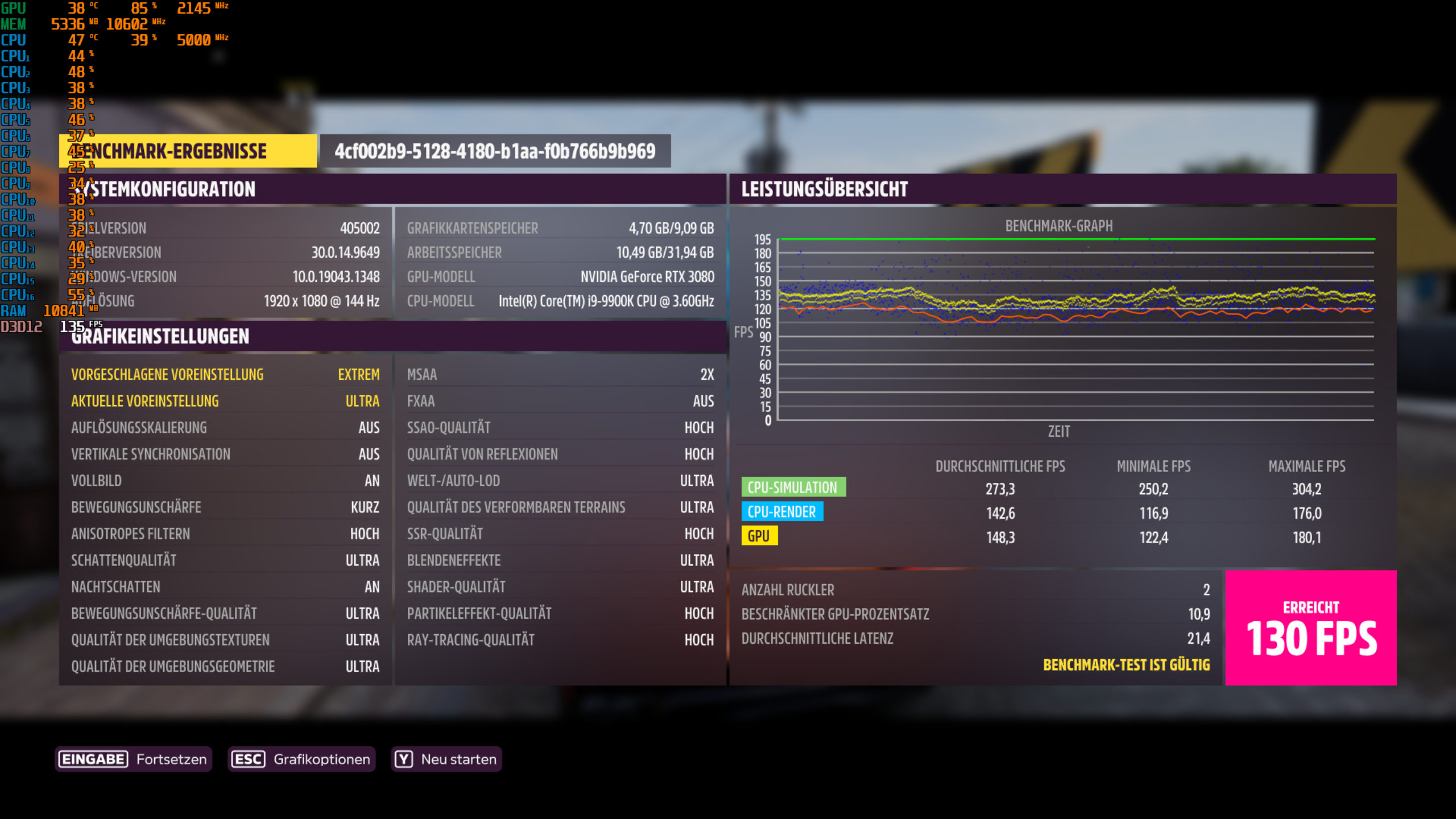Click the yellow GPU legend marker

point(760,535)
